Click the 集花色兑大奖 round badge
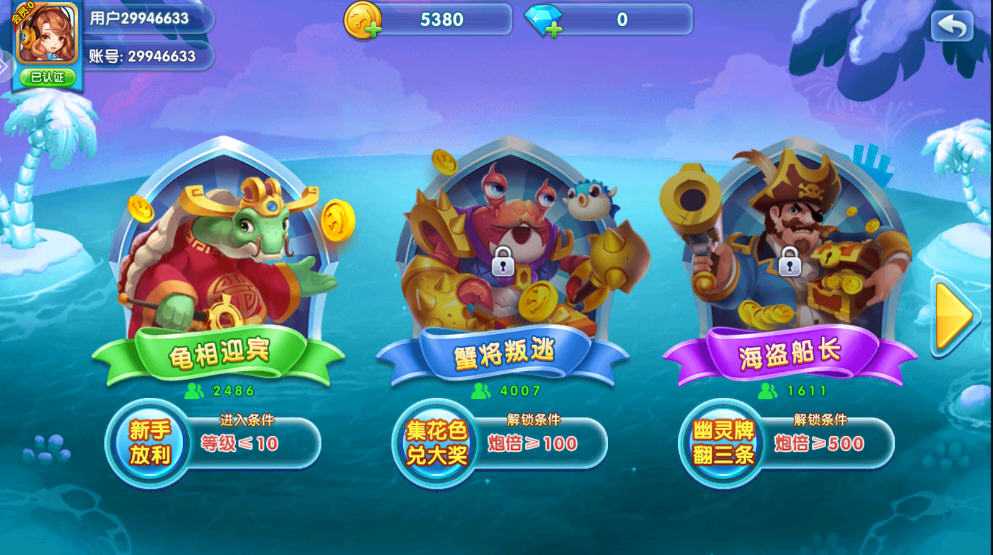Screen dimensions: 993x555 click(x=435, y=443)
